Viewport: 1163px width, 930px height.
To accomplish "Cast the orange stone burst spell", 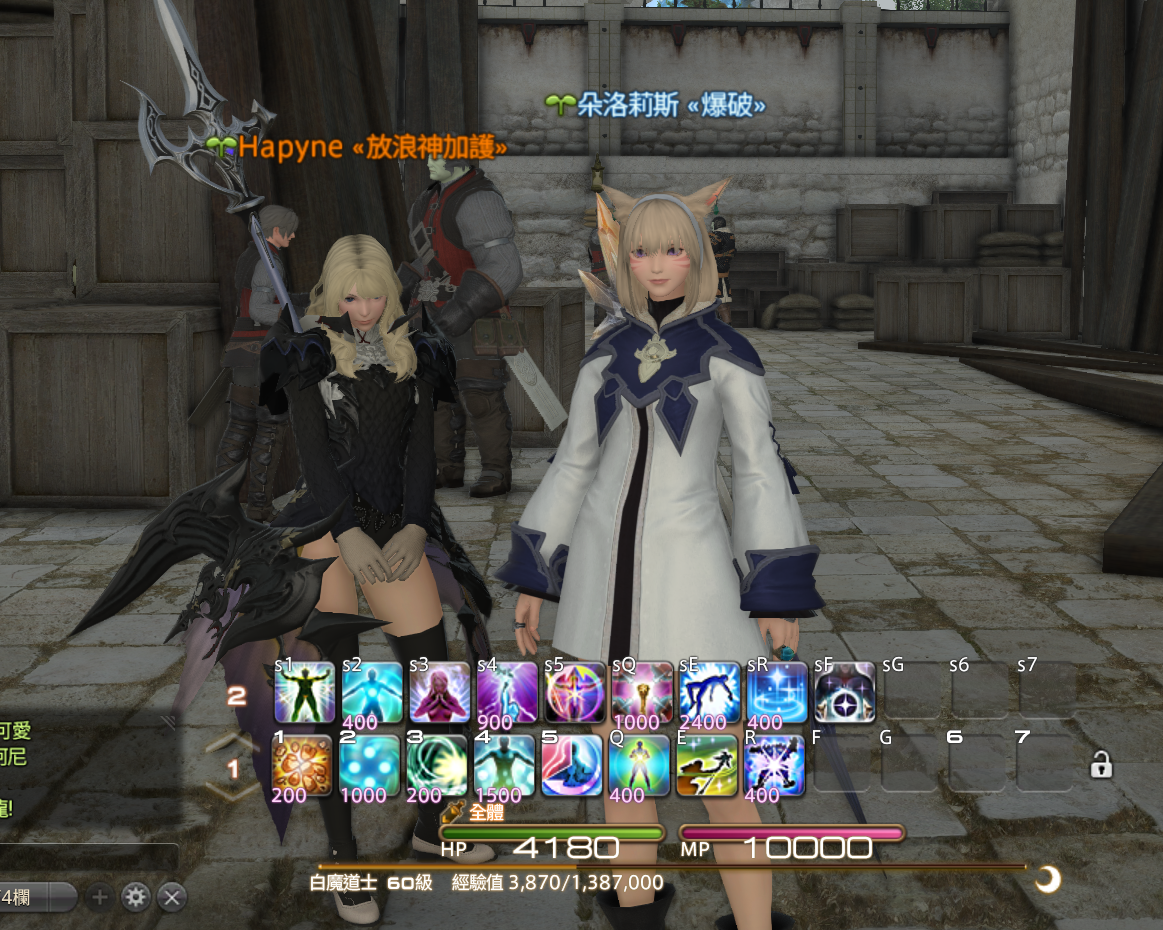I will click(302, 766).
